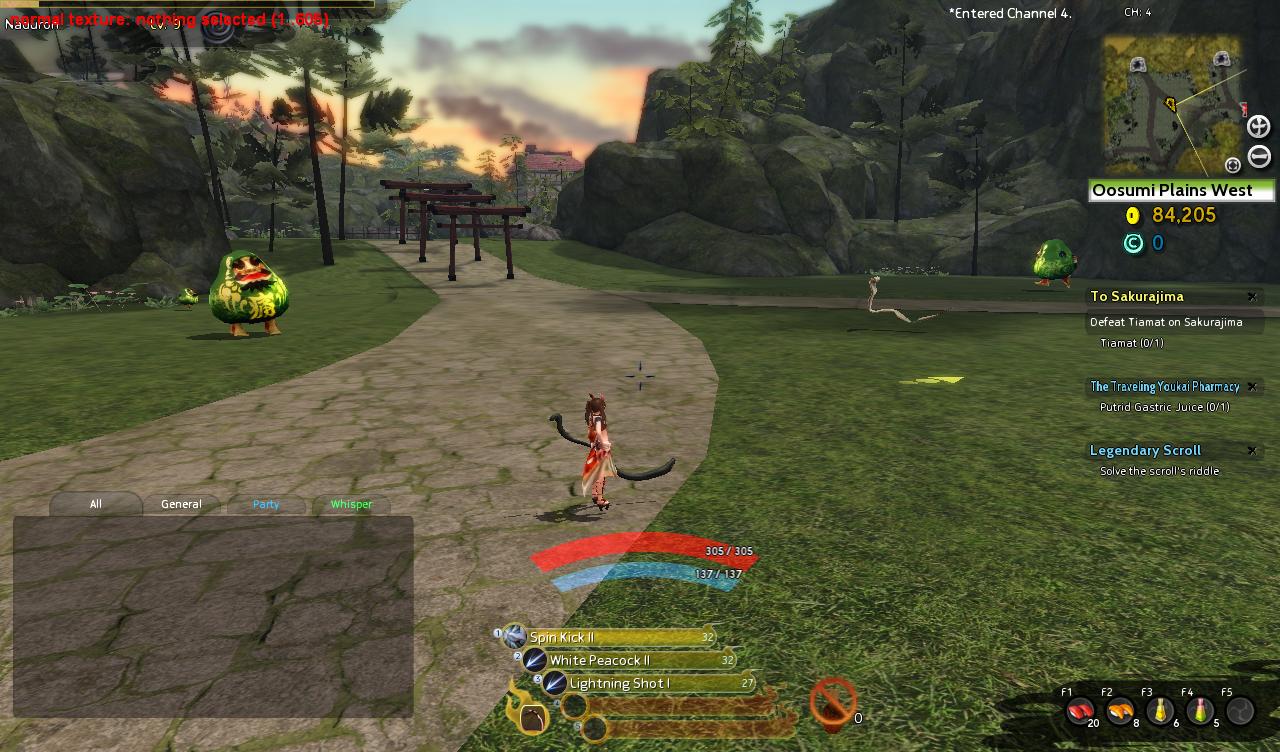The image size is (1280, 752).
Task: Activate the Spin Kick II skill
Action: [x=514, y=637]
